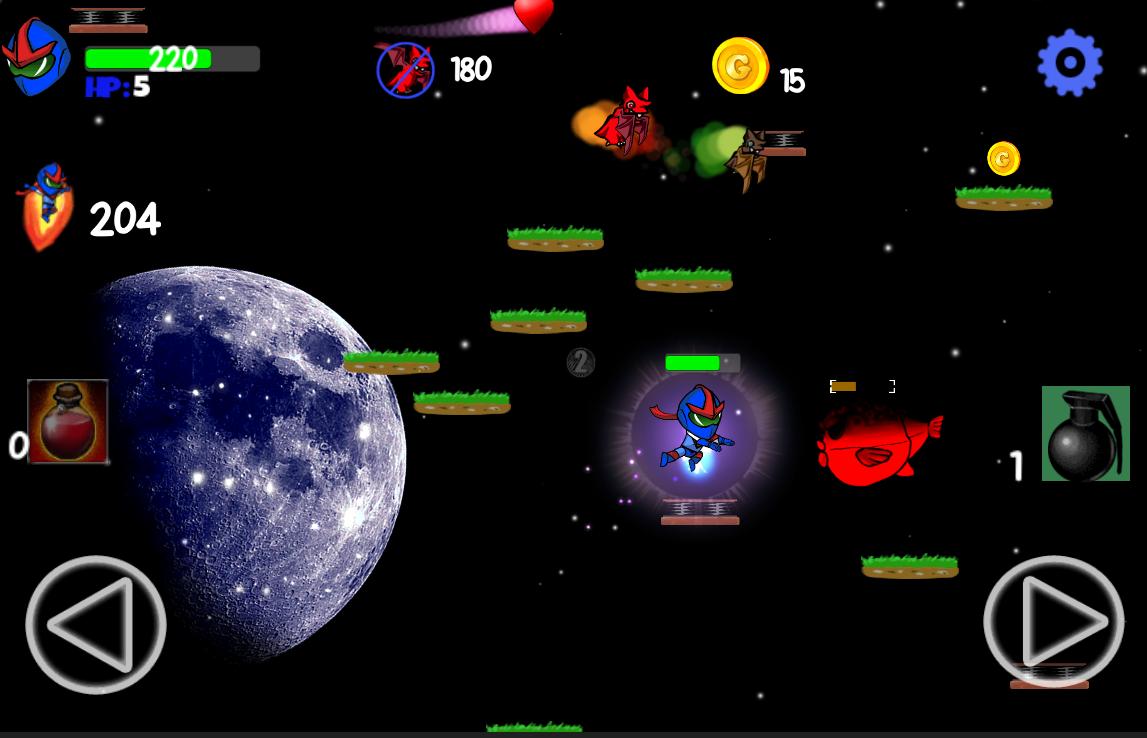This screenshot has width=1147, height=738.
Task: Tap the left arrow move button
Action: [95, 624]
